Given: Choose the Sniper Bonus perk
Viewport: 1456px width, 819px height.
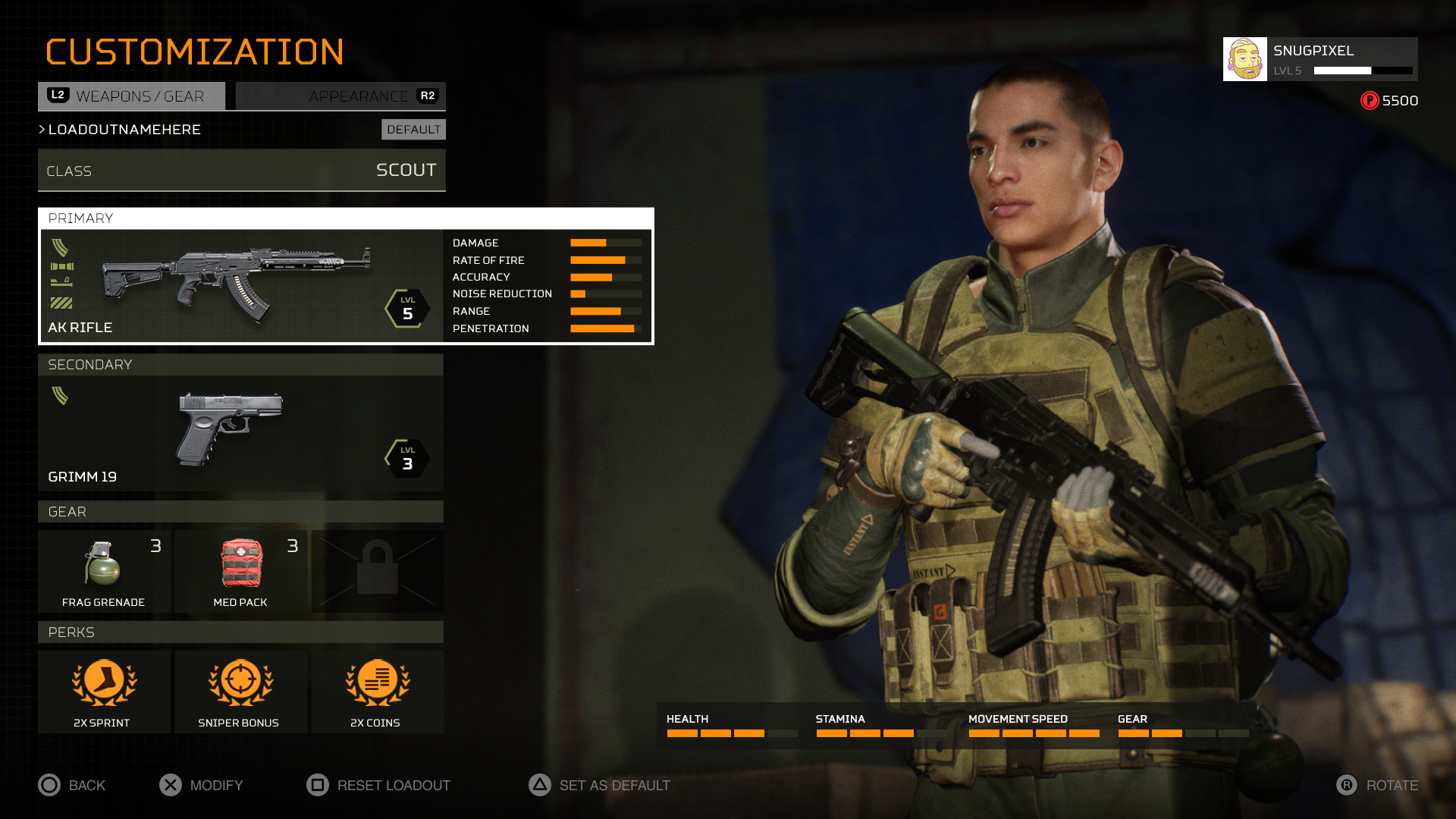Looking at the screenshot, I should (x=241, y=692).
